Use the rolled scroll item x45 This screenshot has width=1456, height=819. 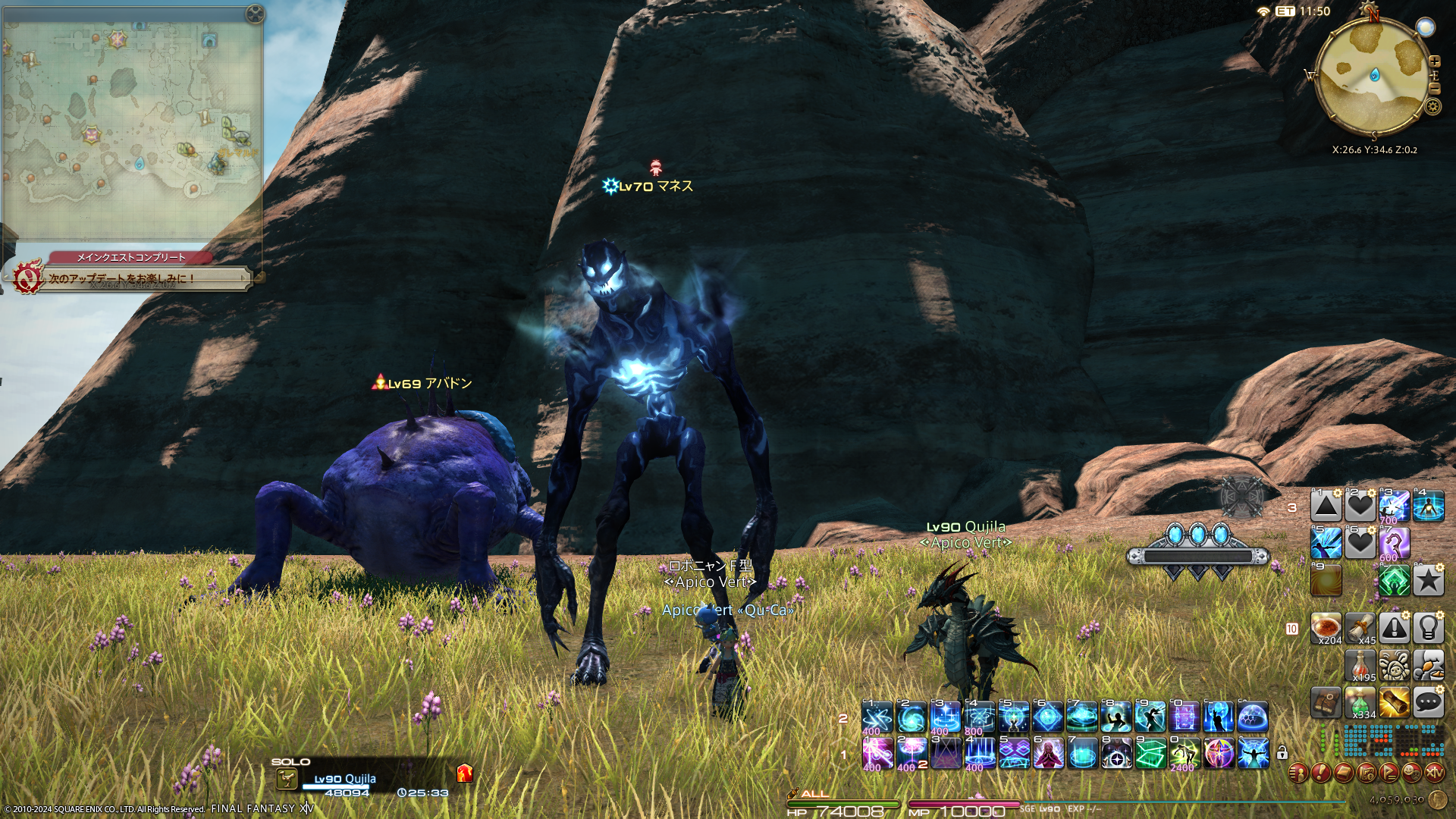point(1360,628)
